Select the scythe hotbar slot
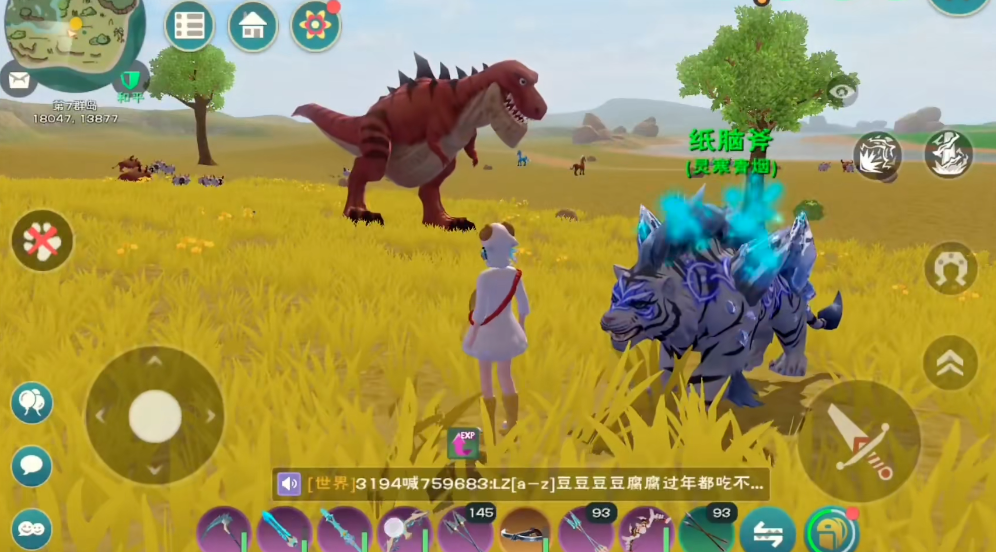This screenshot has height=552, width=996. pyautogui.click(x=224, y=530)
